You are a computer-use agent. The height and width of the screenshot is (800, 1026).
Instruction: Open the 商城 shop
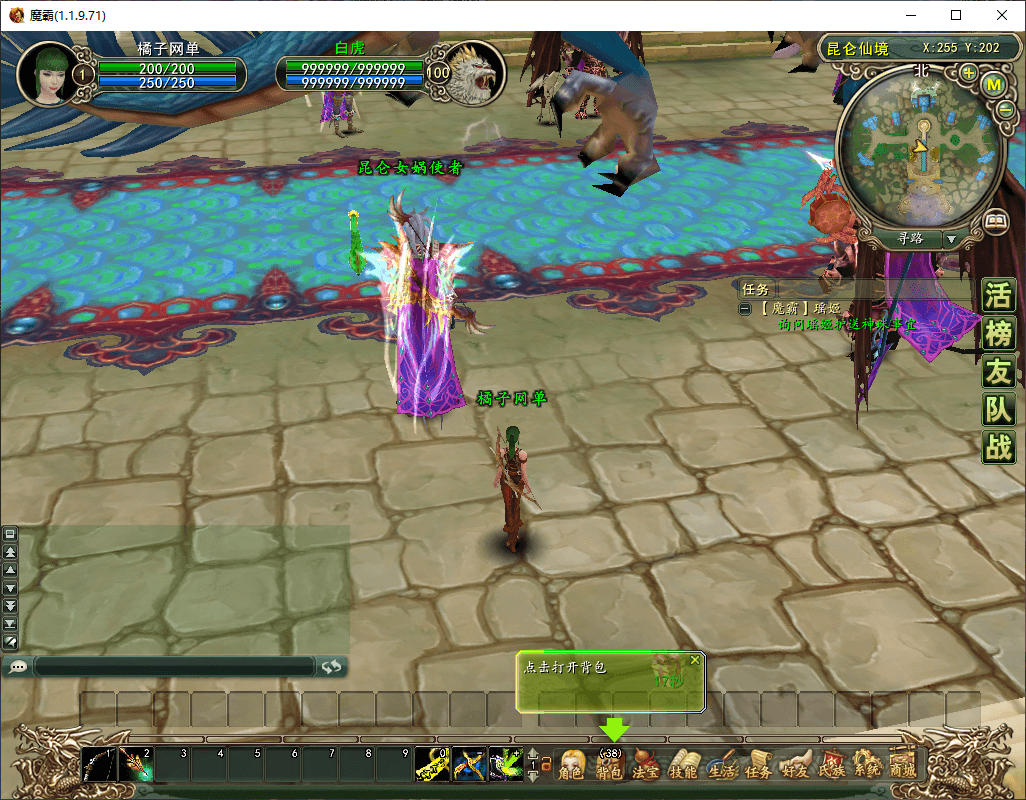[x=903, y=765]
